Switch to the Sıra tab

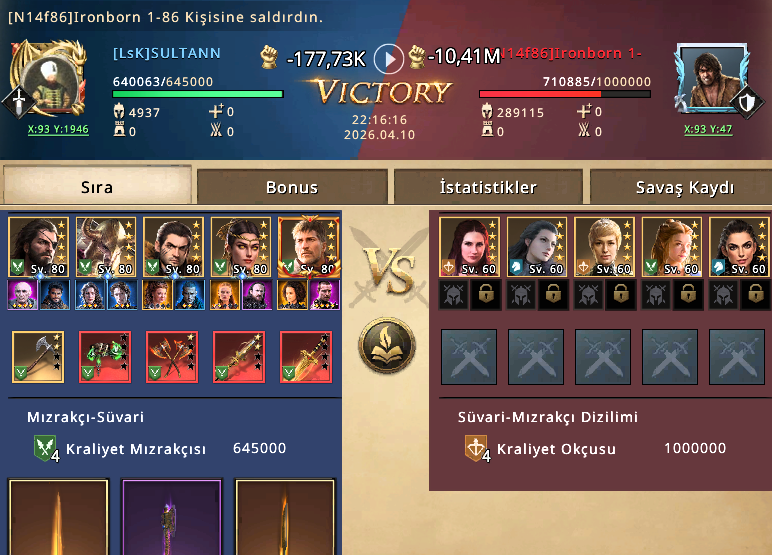point(97,187)
